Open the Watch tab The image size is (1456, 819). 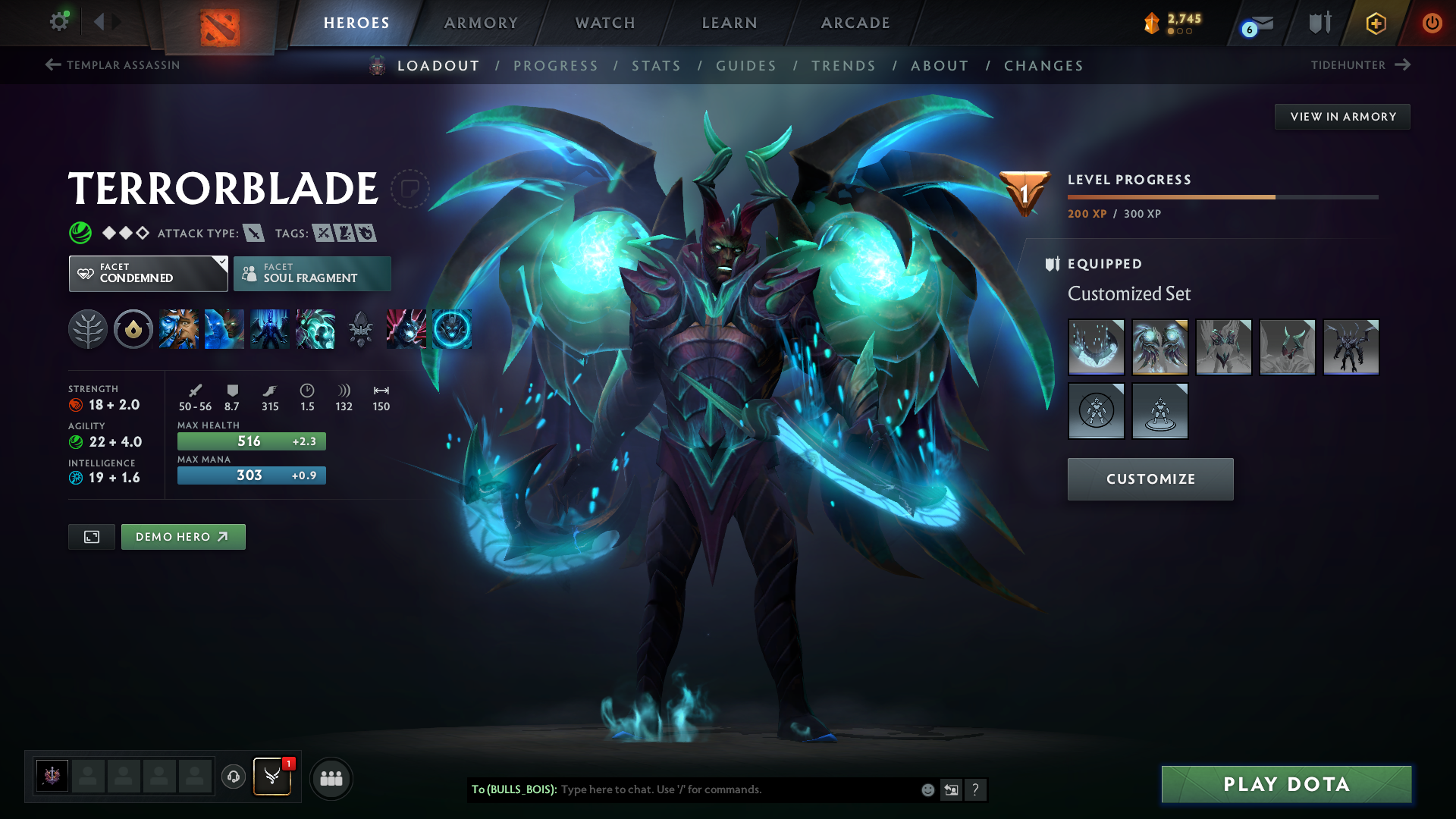tap(605, 23)
